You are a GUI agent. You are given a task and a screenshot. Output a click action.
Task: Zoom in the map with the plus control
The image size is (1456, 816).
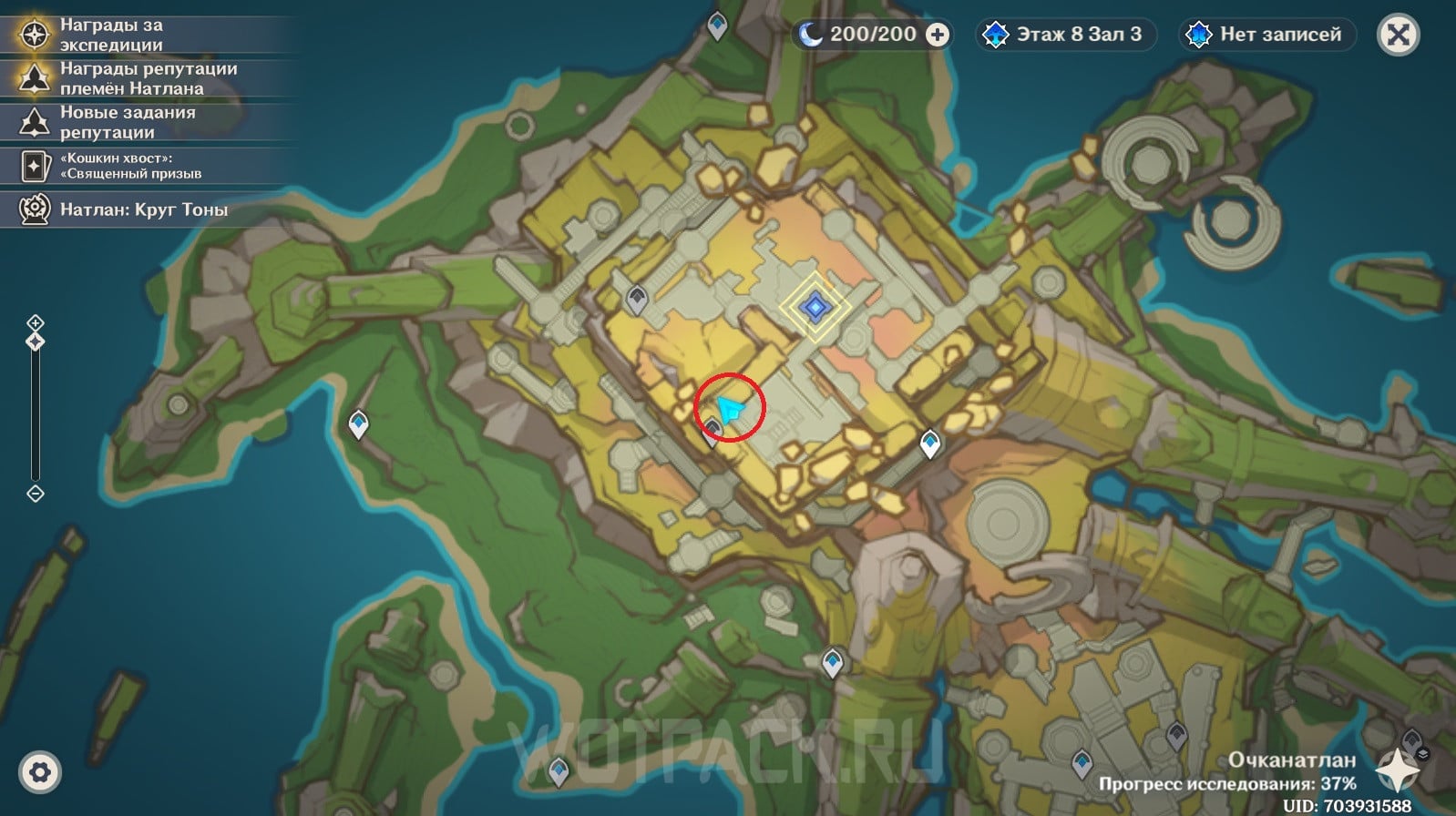click(x=36, y=322)
